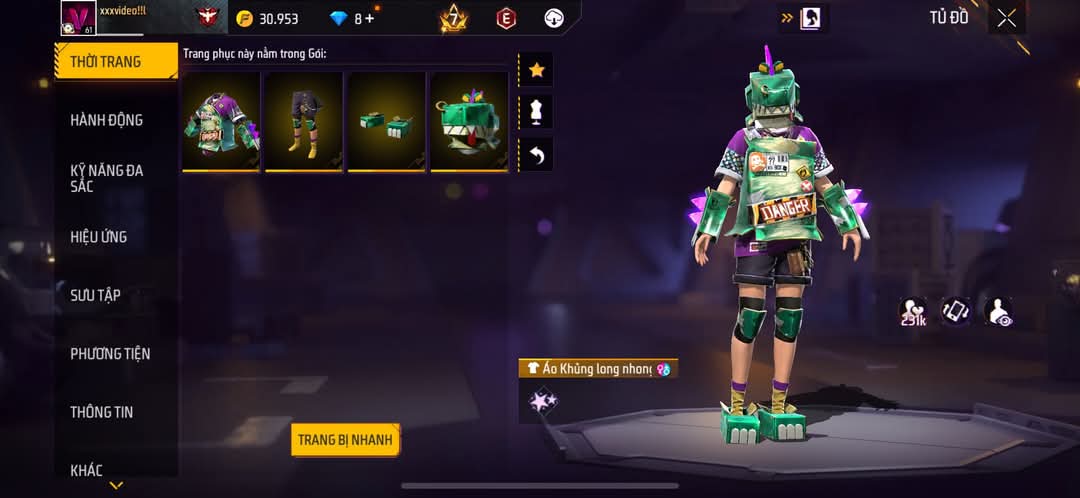Select the green dinosaur shoes thumbnail
Screen dimensions: 1080x498
point(386,121)
